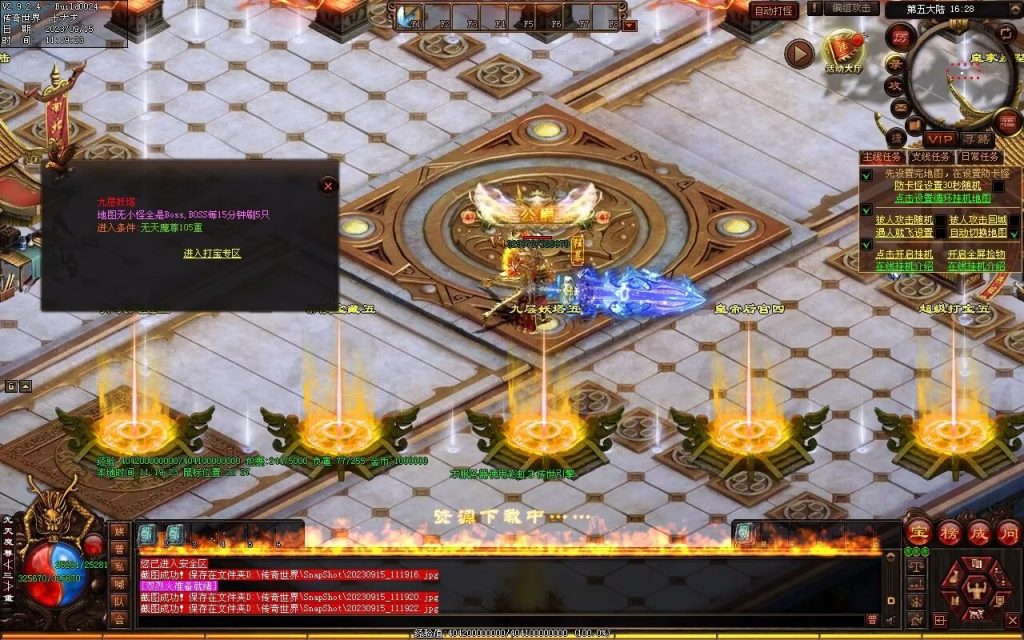Click the round play arrow button

coord(798,54)
